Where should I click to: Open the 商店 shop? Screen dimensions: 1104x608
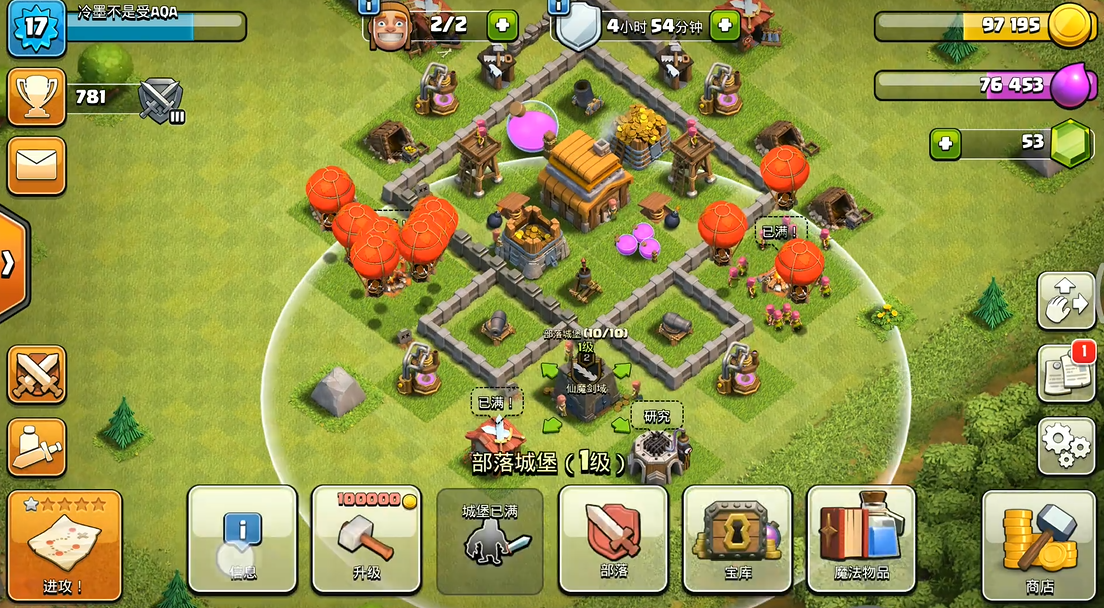[x=1040, y=544]
